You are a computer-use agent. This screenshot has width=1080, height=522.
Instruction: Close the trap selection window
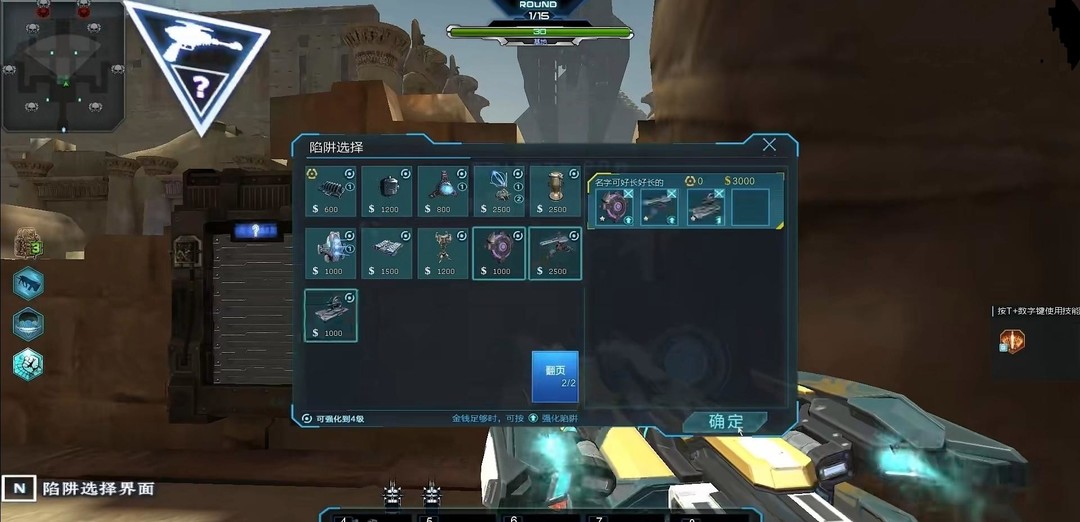[x=769, y=145]
